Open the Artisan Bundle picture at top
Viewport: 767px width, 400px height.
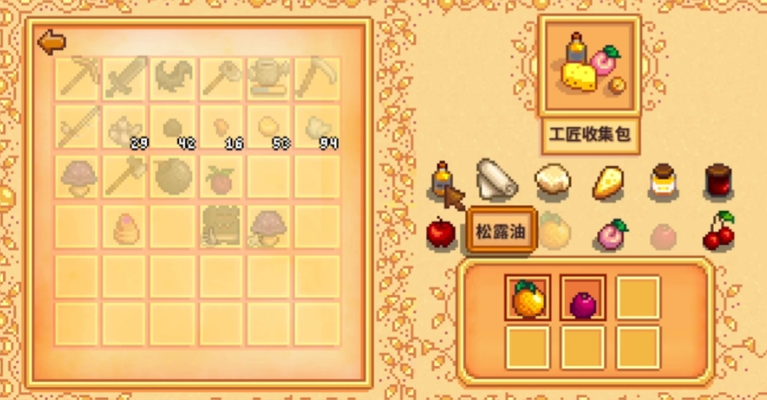point(589,66)
